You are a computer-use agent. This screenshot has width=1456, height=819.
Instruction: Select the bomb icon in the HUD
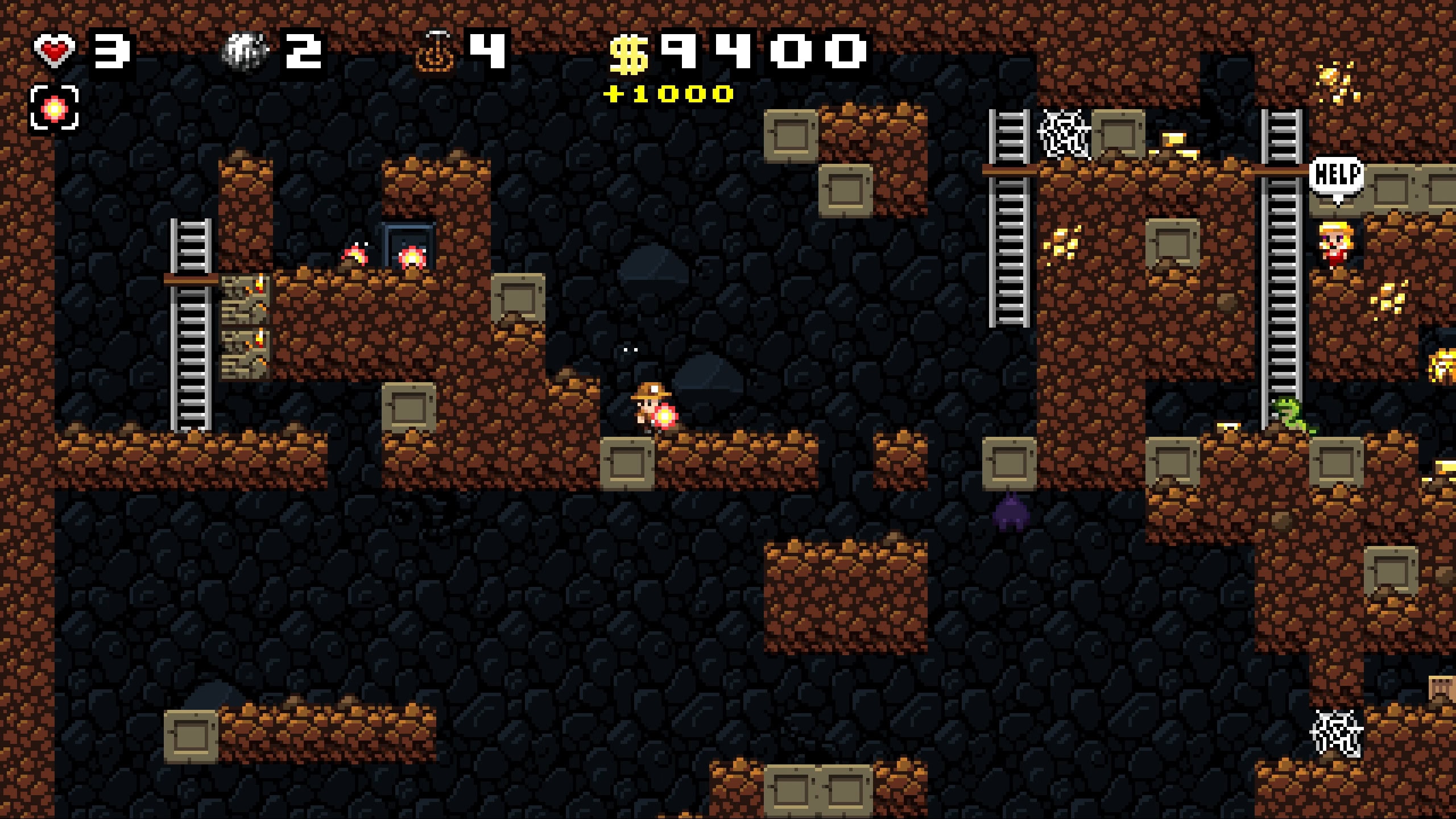pos(245,51)
